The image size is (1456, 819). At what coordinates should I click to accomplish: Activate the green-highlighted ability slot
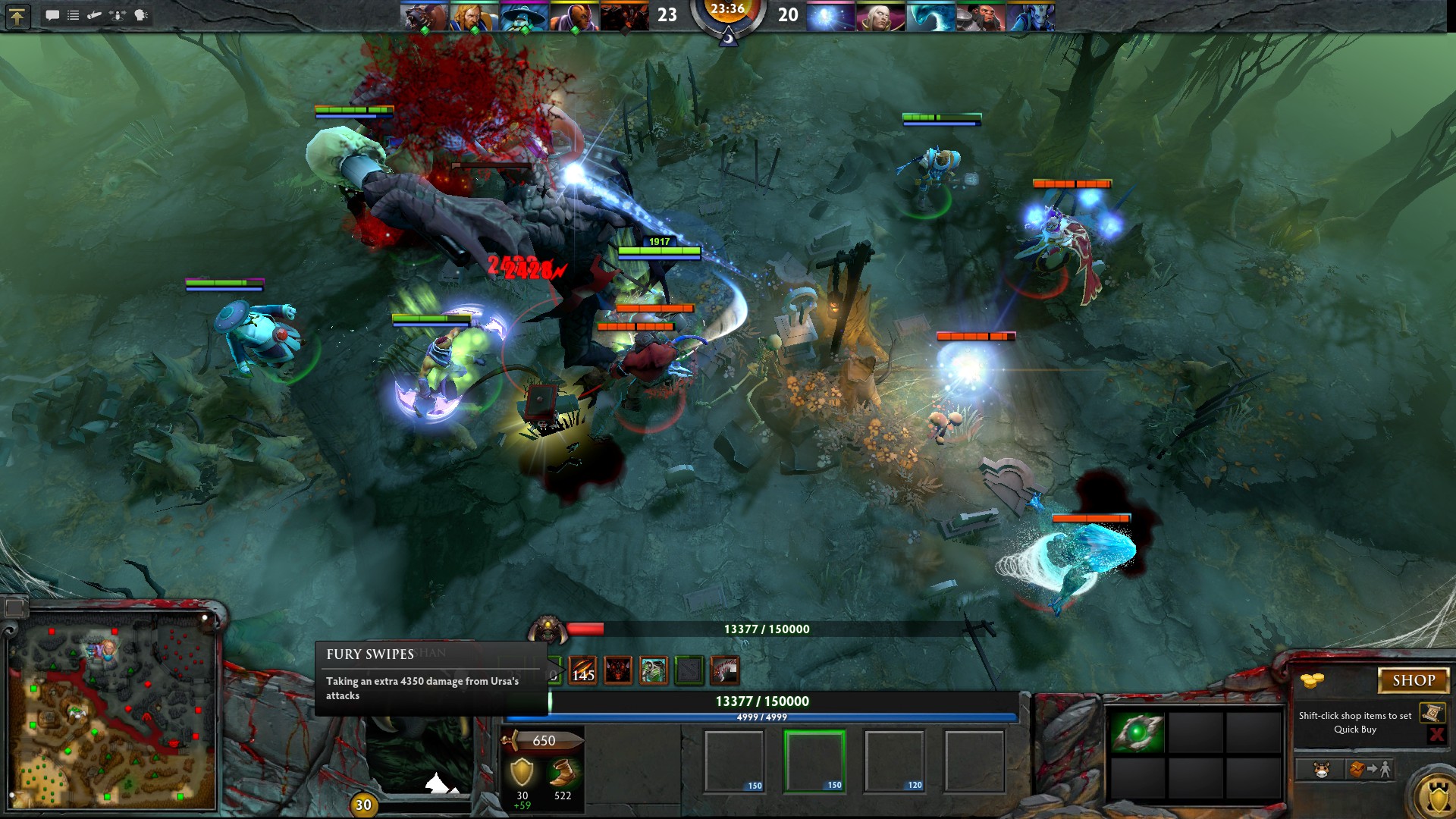[x=814, y=761]
